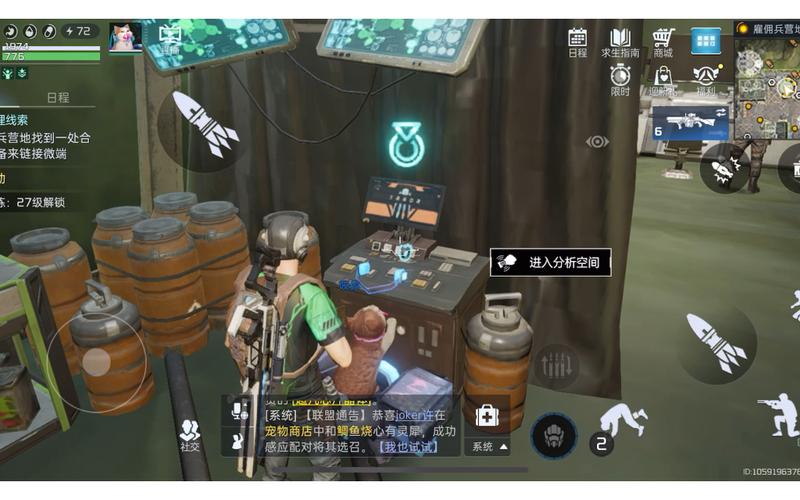Expand the 系统 chat channel selector

[489, 446]
